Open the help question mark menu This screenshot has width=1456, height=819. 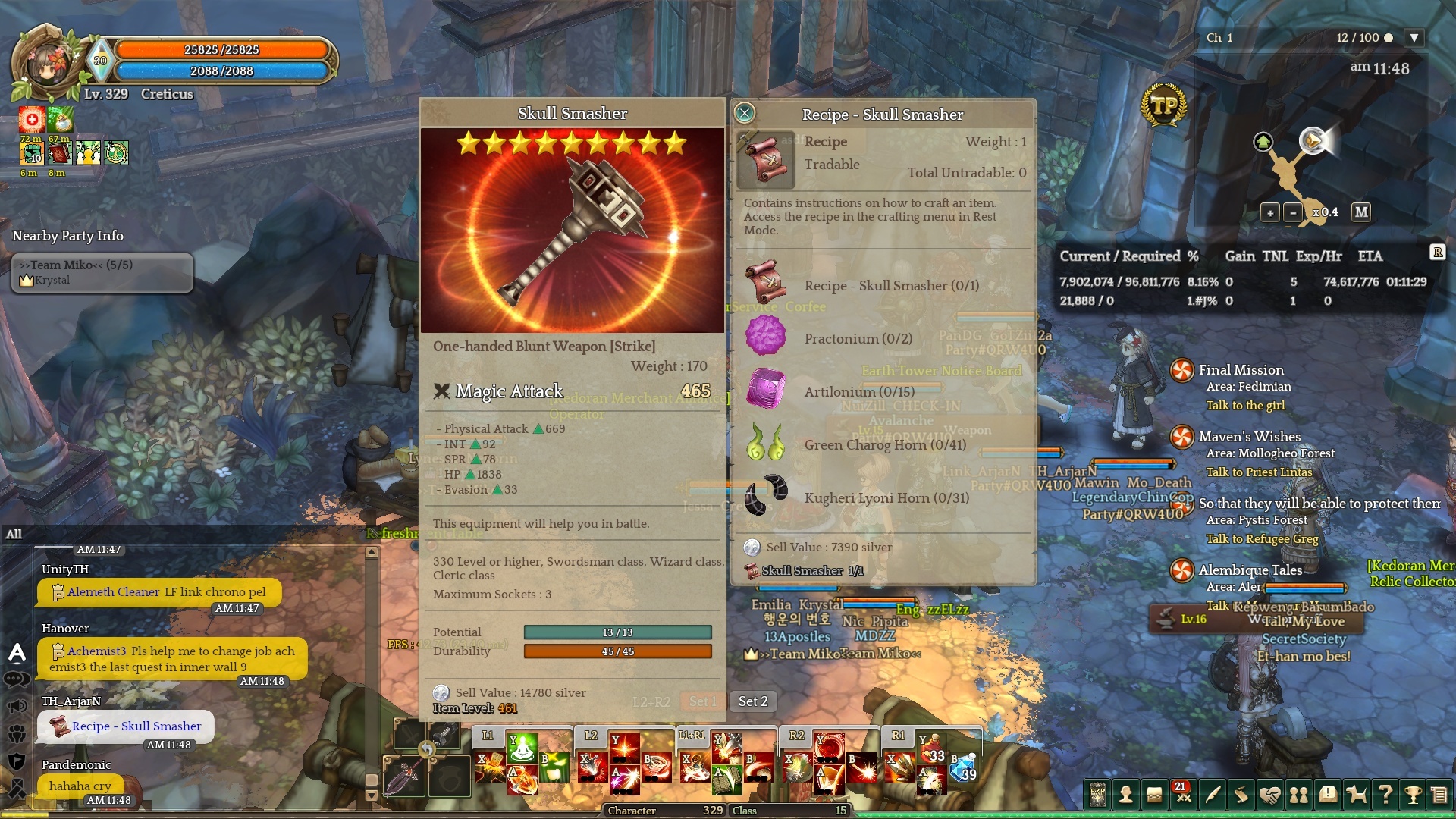[1385, 795]
